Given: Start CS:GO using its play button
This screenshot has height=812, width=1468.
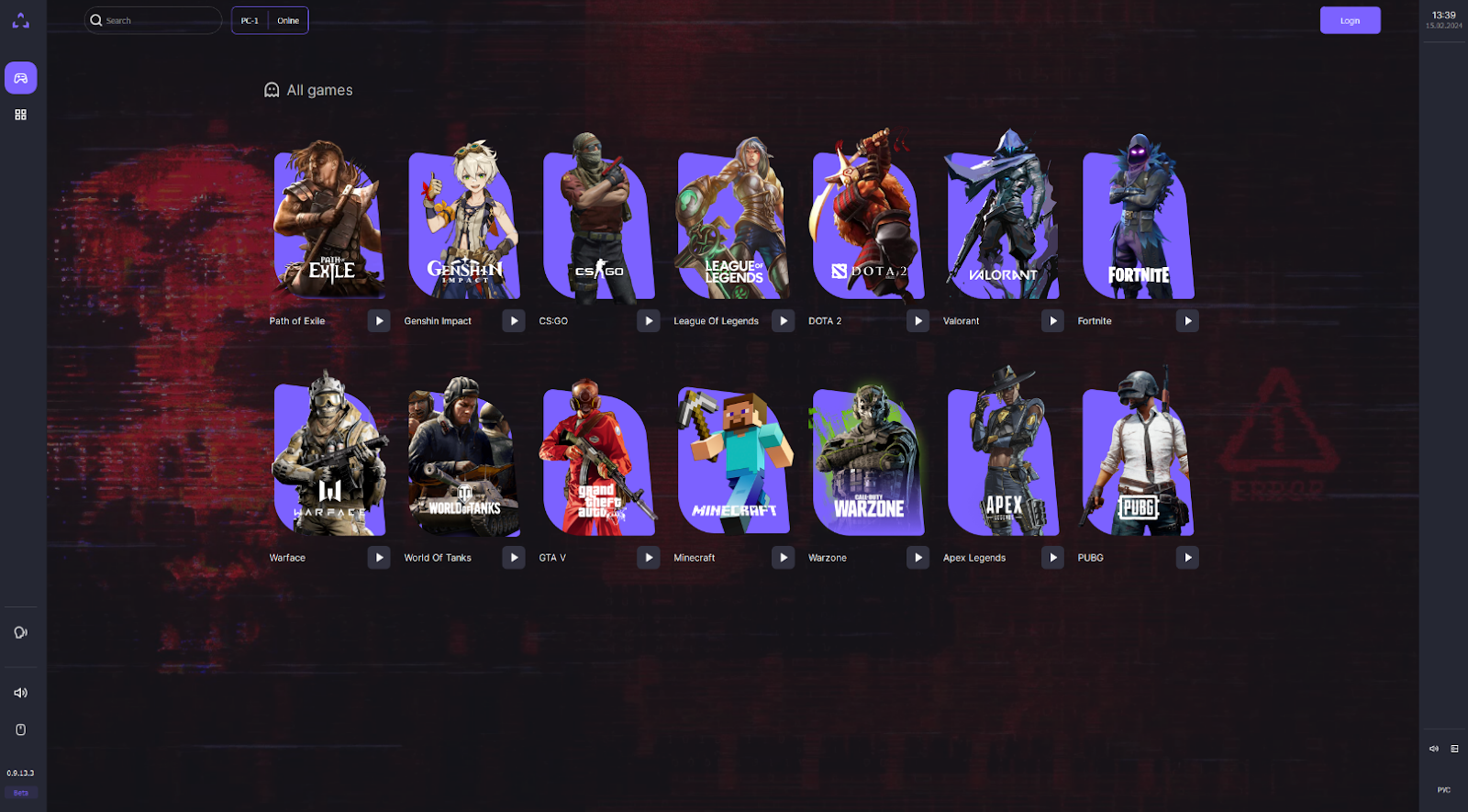Looking at the screenshot, I should pyautogui.click(x=649, y=321).
